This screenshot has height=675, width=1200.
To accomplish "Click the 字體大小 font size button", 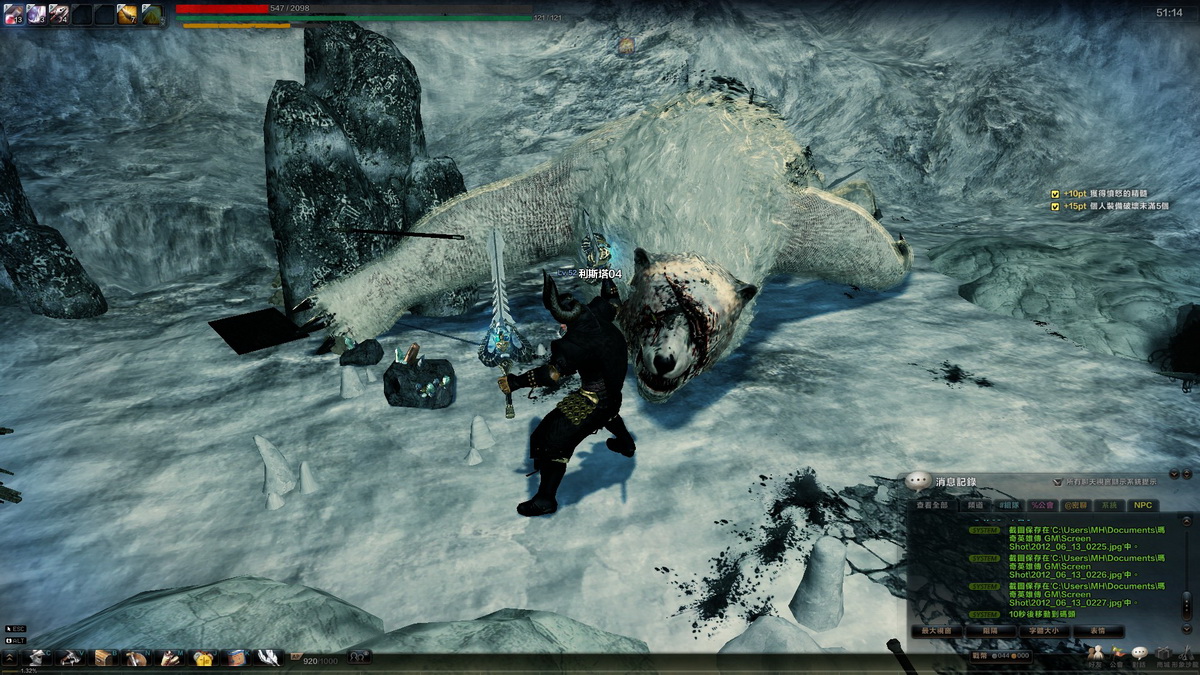I will pos(1045,632).
